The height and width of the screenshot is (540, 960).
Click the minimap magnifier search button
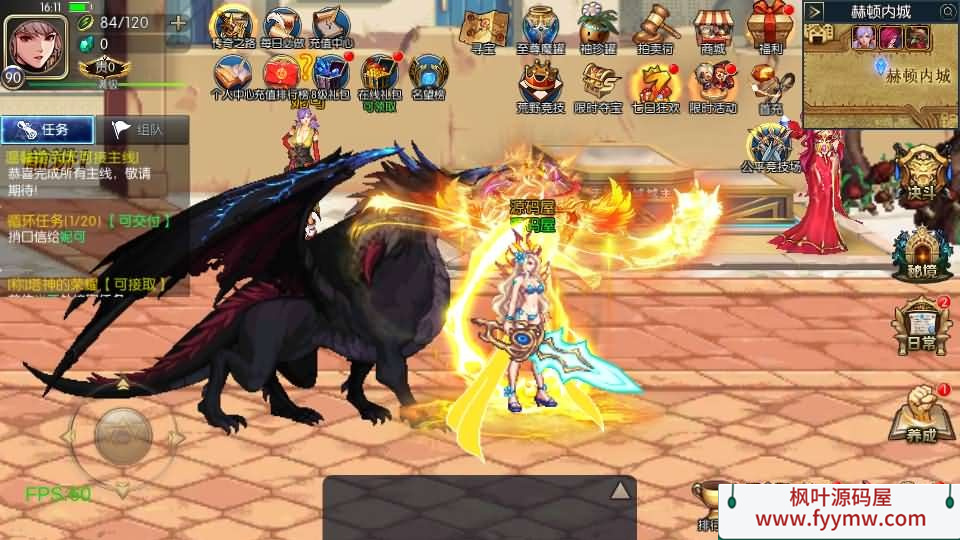[x=946, y=12]
